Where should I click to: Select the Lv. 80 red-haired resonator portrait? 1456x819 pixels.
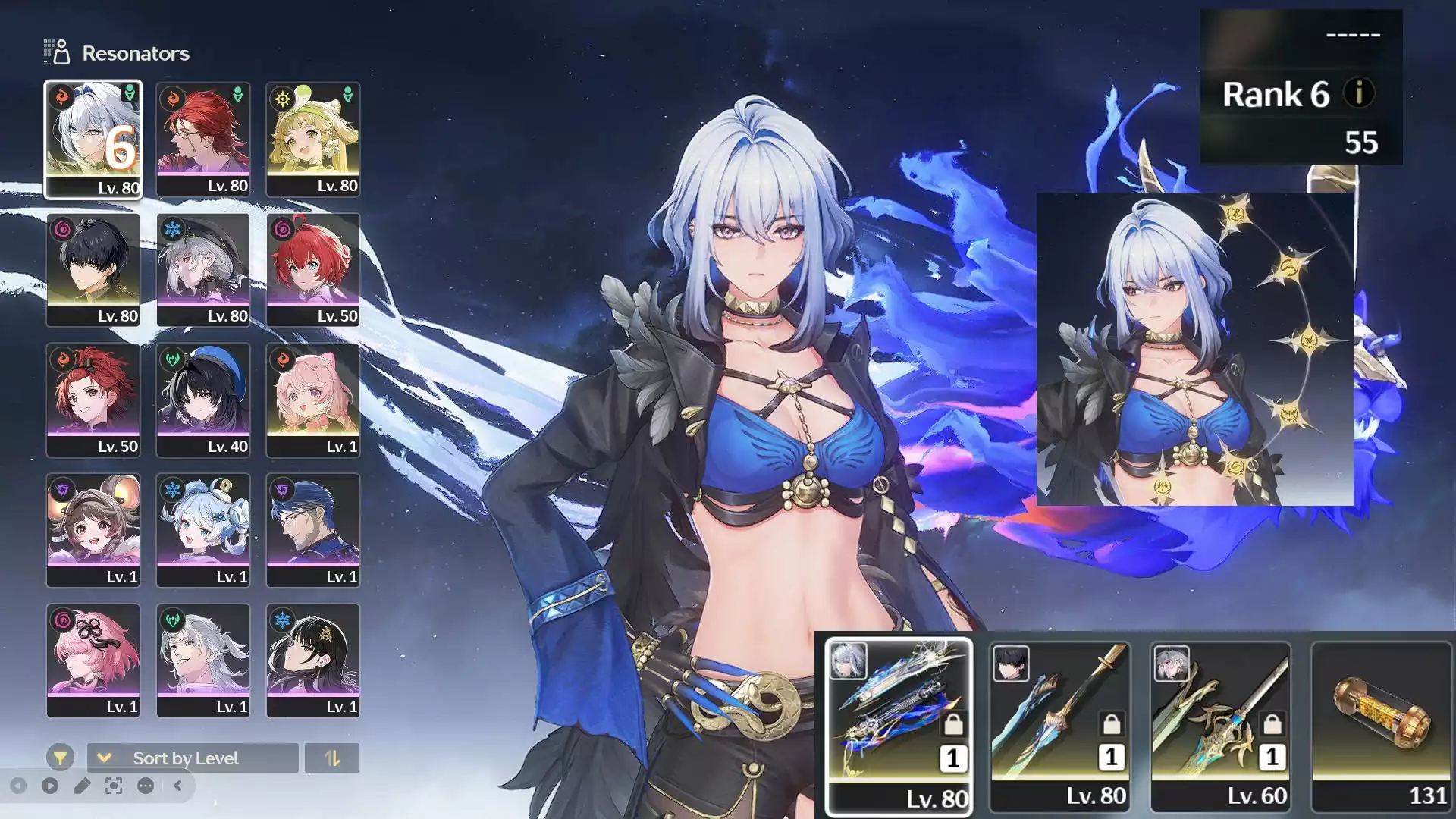pos(203,136)
